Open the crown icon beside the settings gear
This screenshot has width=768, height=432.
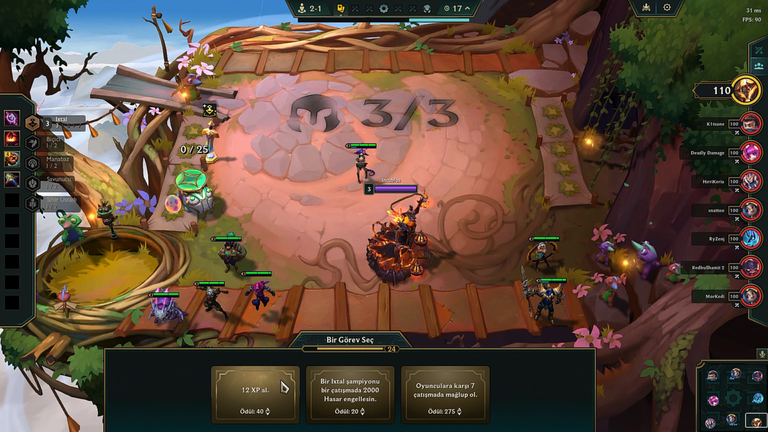pos(645,8)
